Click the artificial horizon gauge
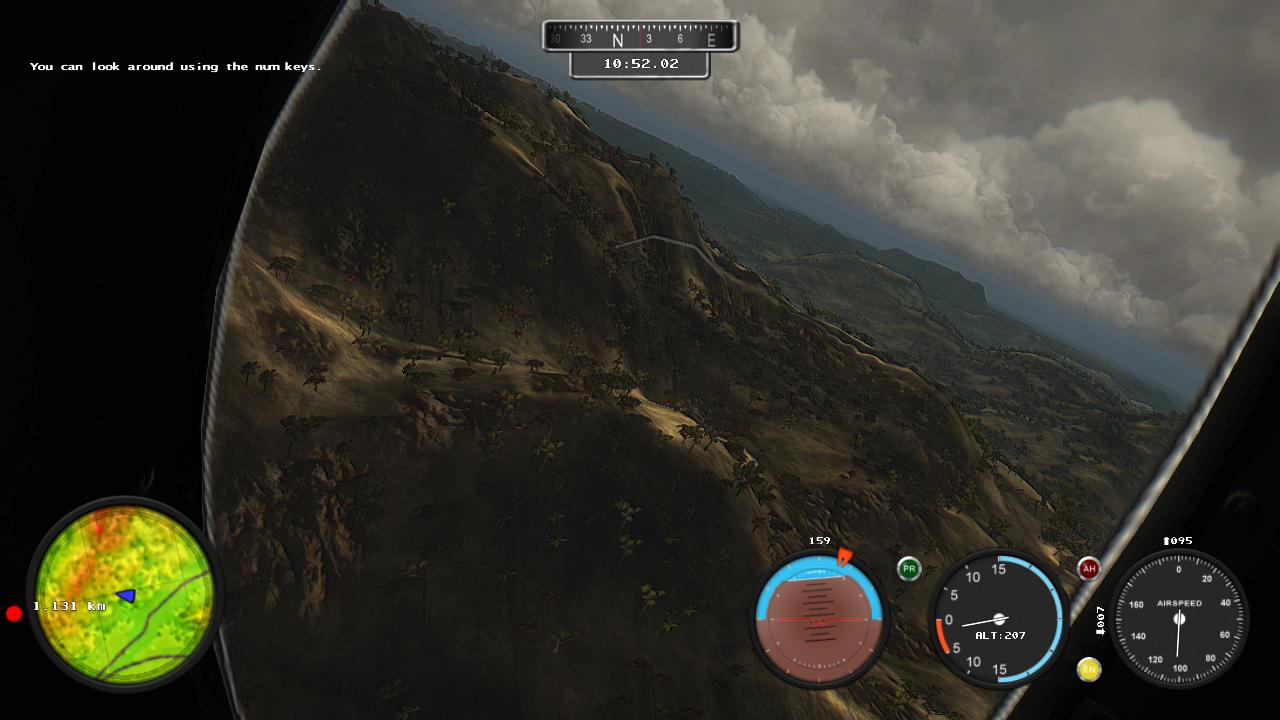Viewport: 1280px width, 720px height. pos(819,619)
